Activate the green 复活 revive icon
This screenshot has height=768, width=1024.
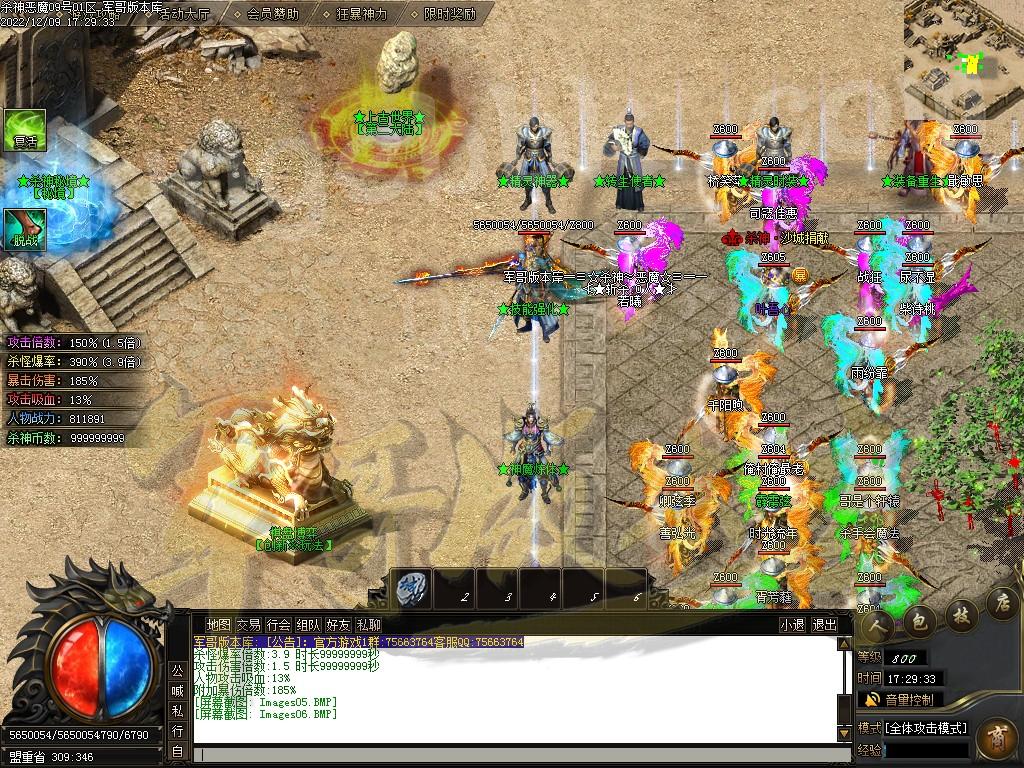pyautogui.click(x=25, y=131)
